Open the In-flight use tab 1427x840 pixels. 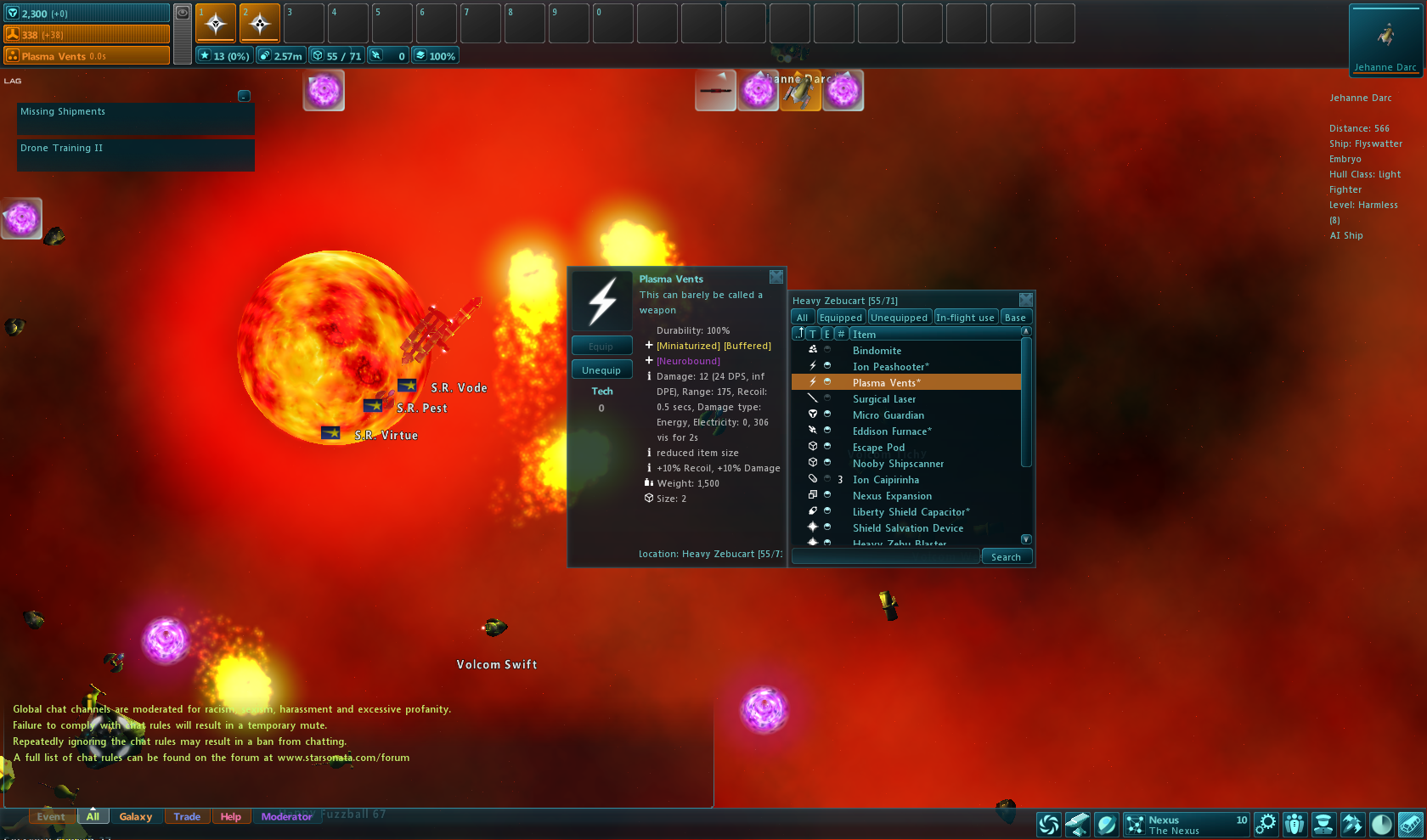click(965, 318)
